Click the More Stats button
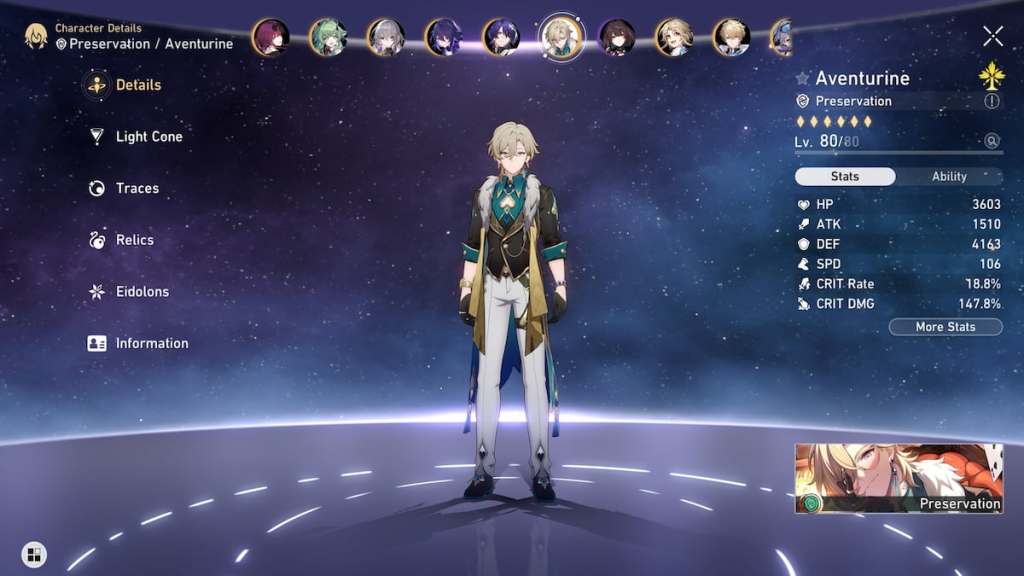1024x576 pixels. (945, 327)
